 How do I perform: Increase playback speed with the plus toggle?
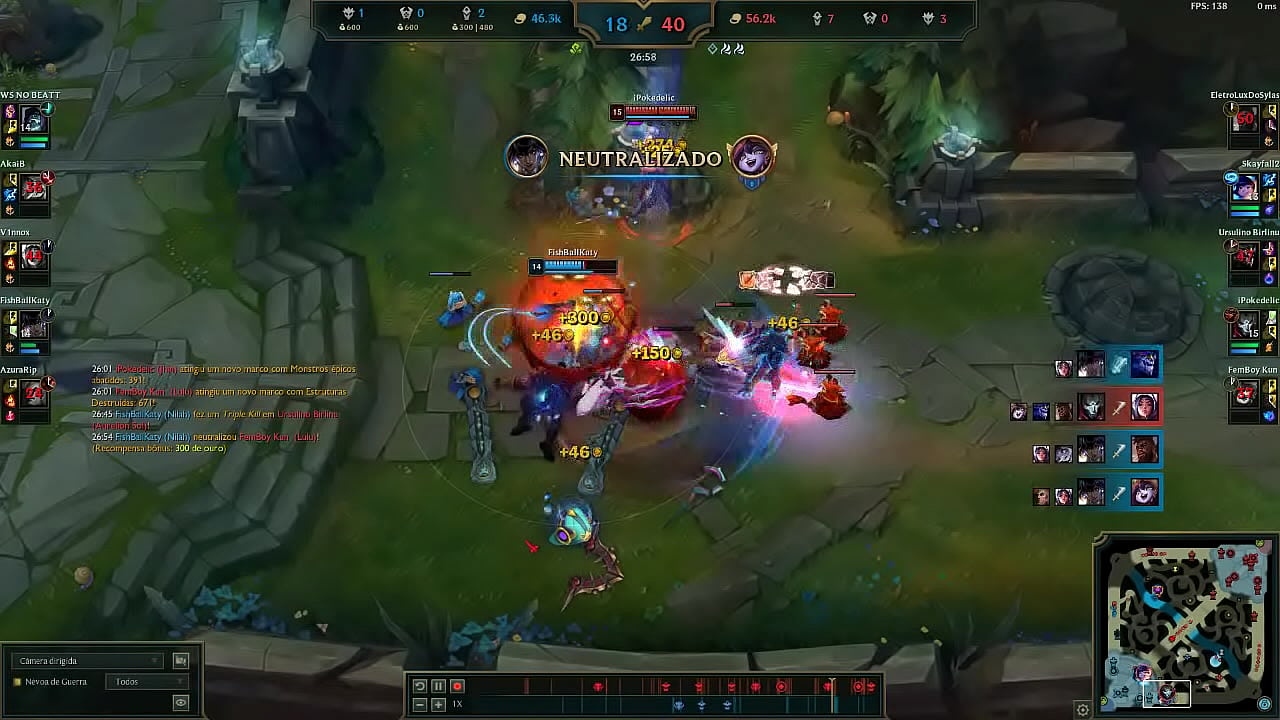point(437,704)
